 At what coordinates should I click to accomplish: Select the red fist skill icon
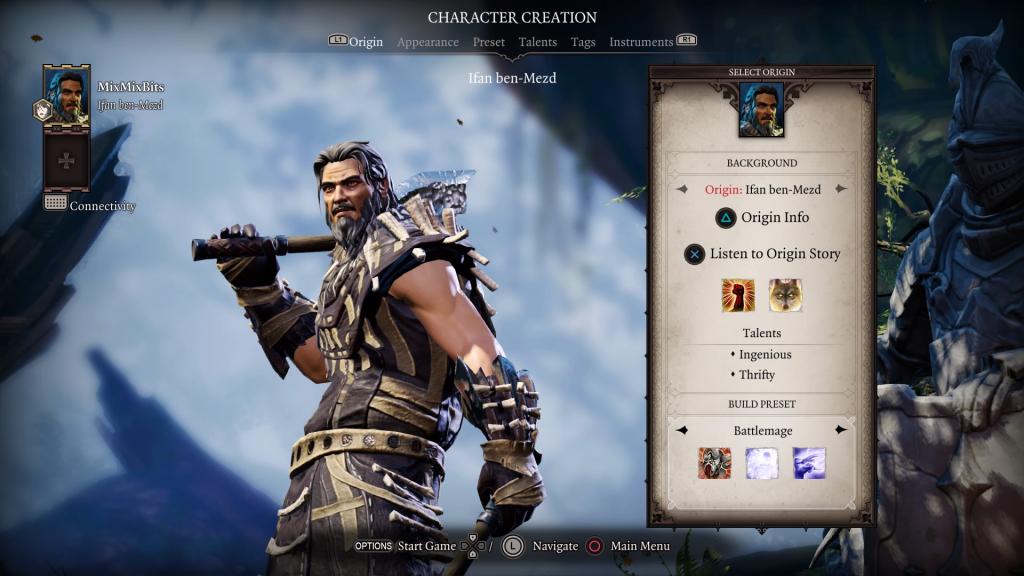[738, 295]
